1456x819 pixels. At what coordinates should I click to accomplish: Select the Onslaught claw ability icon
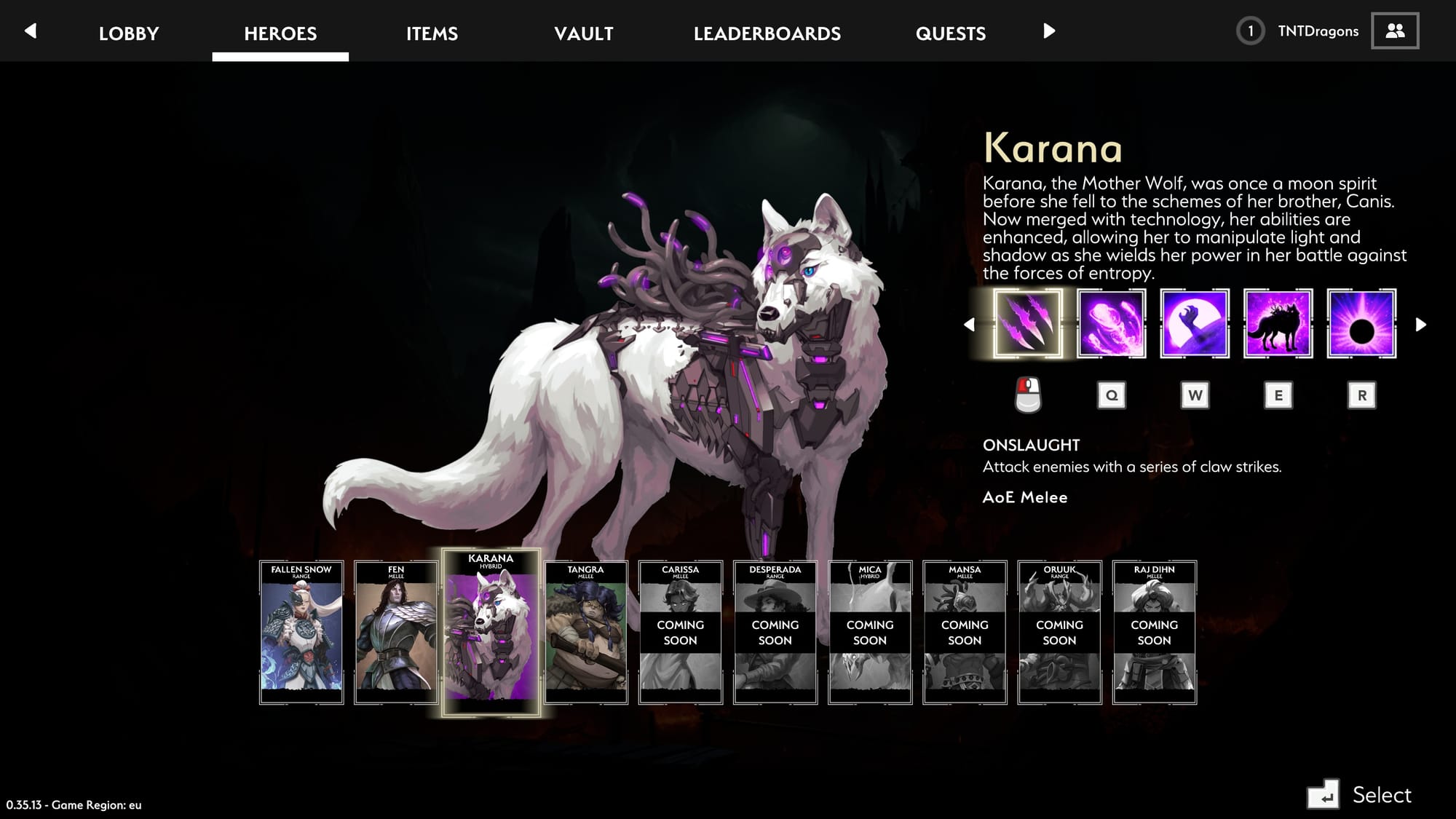pos(1027,324)
